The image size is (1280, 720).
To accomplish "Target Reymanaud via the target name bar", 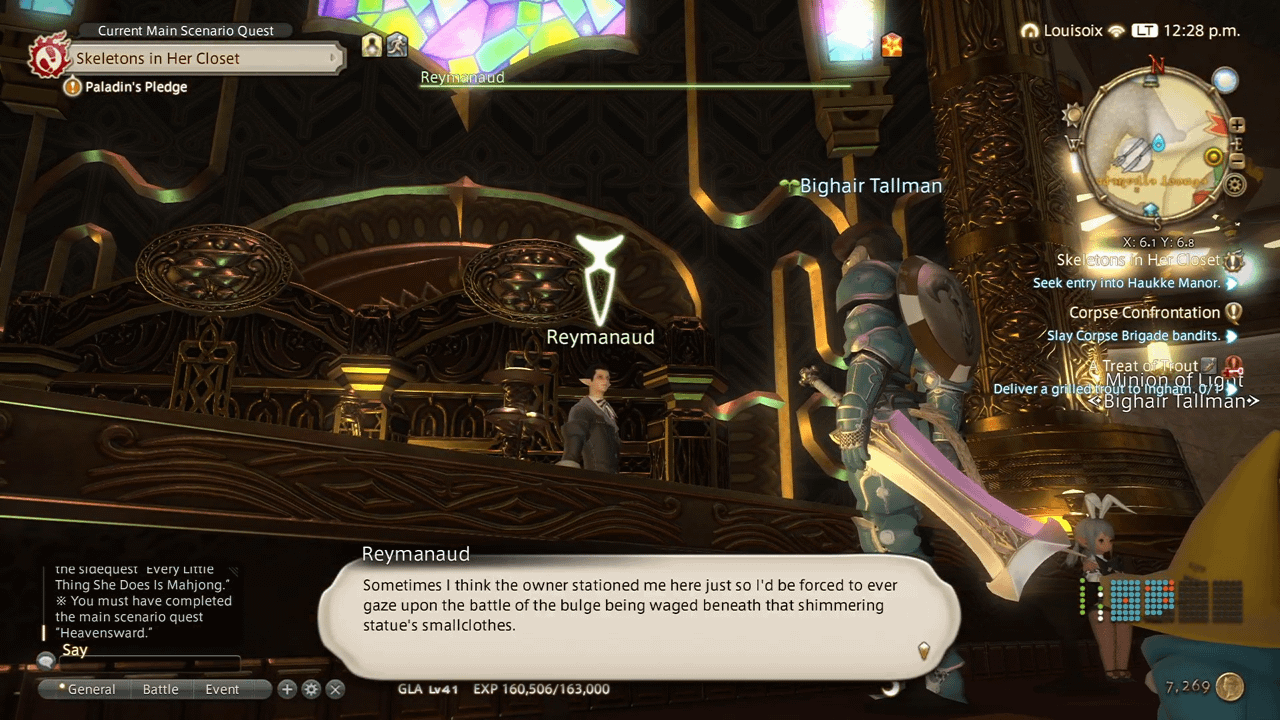I will click(x=462, y=78).
